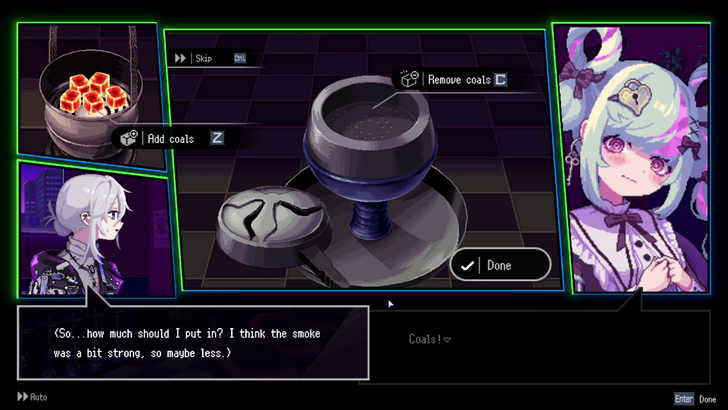Image resolution: width=728 pixels, height=410 pixels.
Task: Skip the dialogue scene
Action: (x=203, y=59)
